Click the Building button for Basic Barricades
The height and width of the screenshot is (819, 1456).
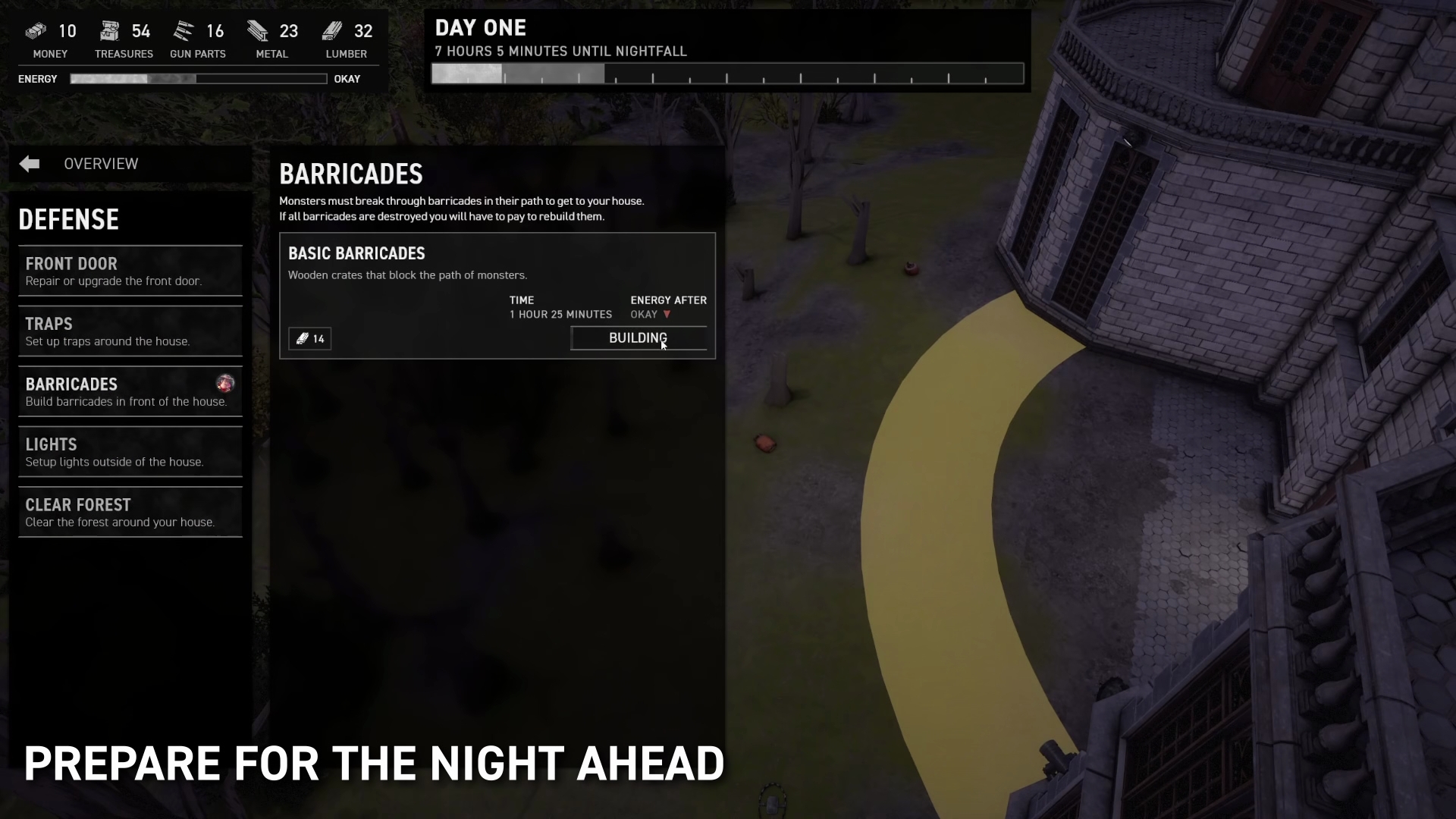pyautogui.click(x=638, y=338)
